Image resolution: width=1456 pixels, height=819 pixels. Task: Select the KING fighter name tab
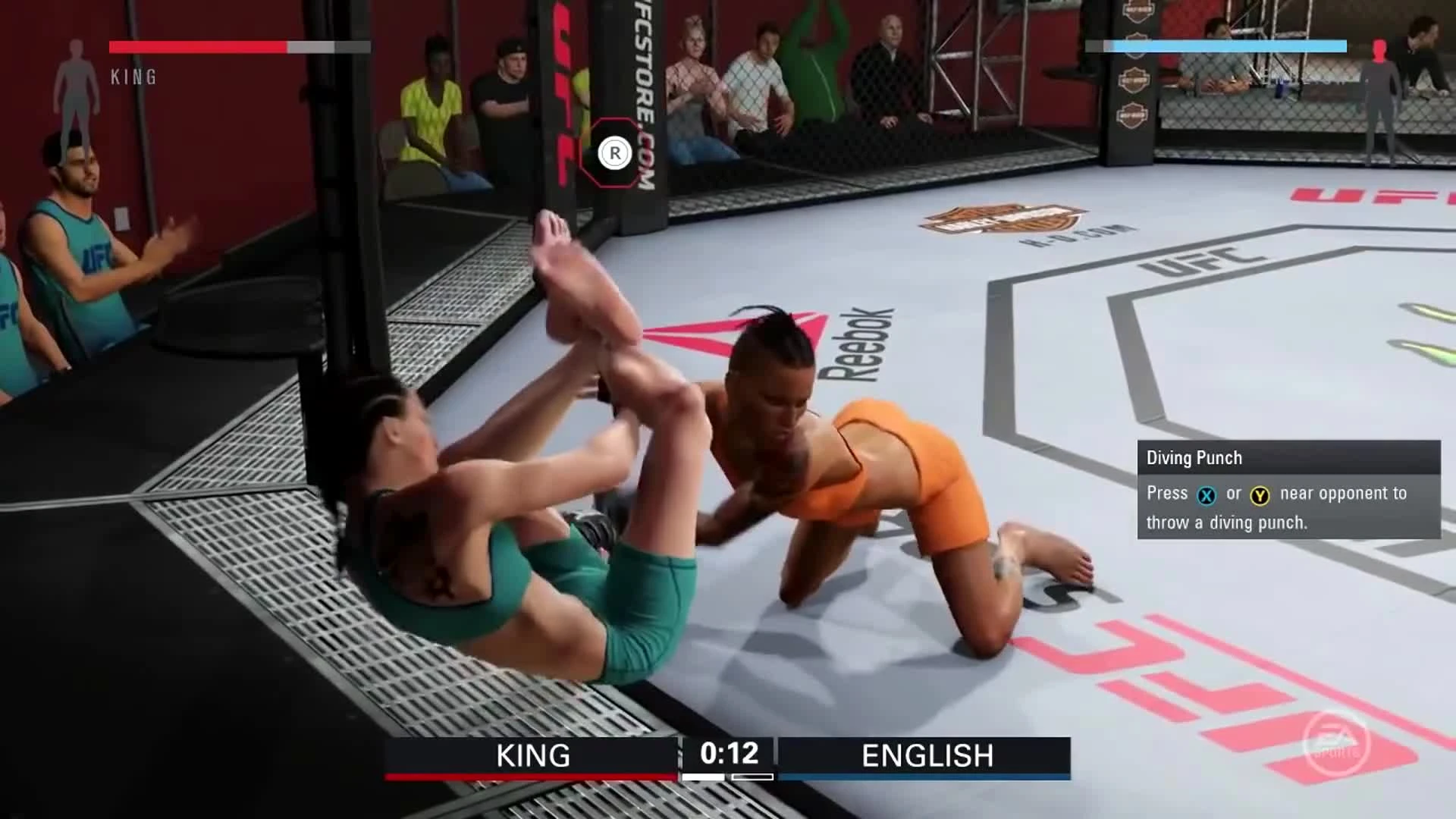click(533, 755)
